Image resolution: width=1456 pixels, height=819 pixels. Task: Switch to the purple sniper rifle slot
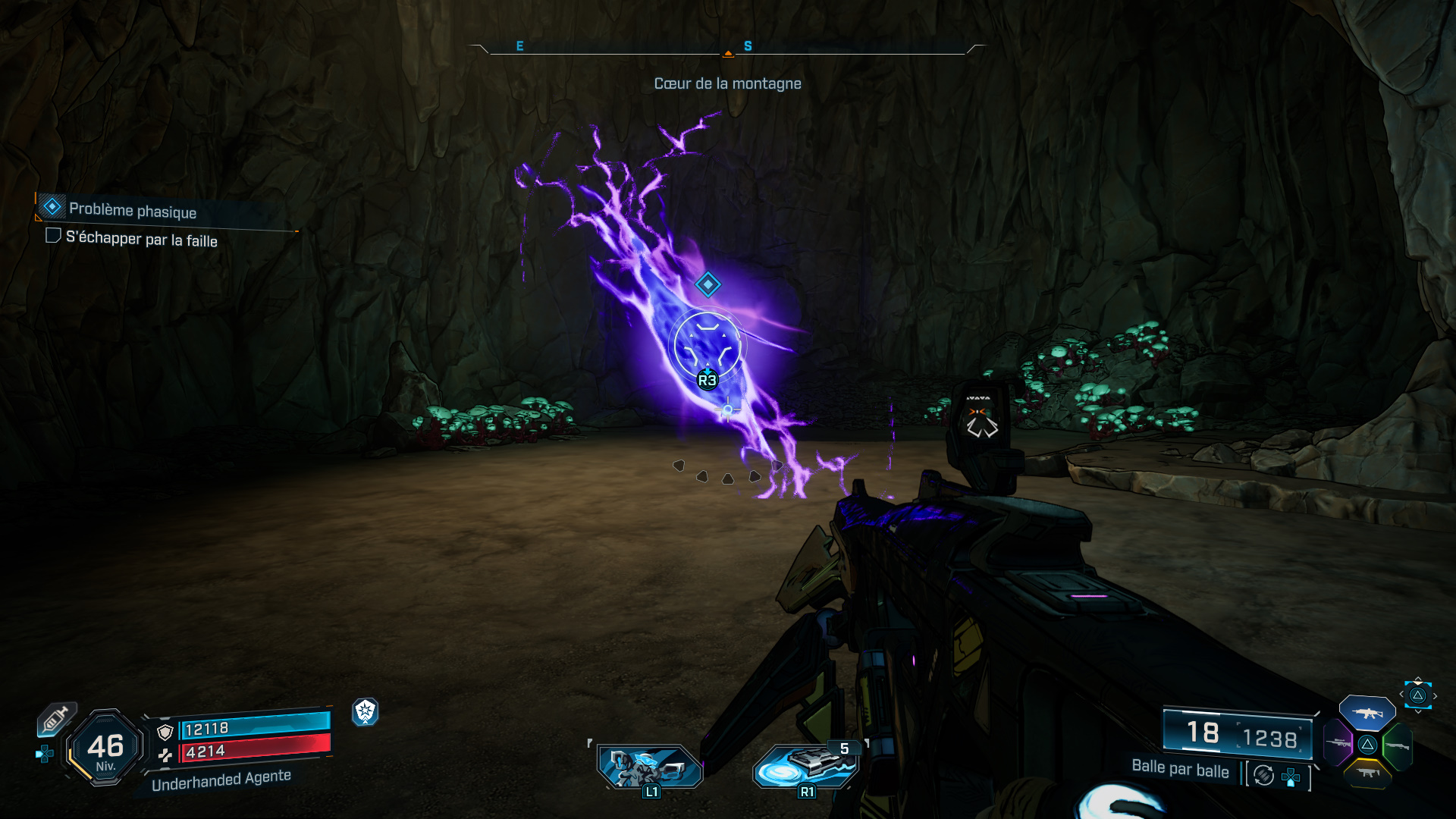coord(1338,742)
